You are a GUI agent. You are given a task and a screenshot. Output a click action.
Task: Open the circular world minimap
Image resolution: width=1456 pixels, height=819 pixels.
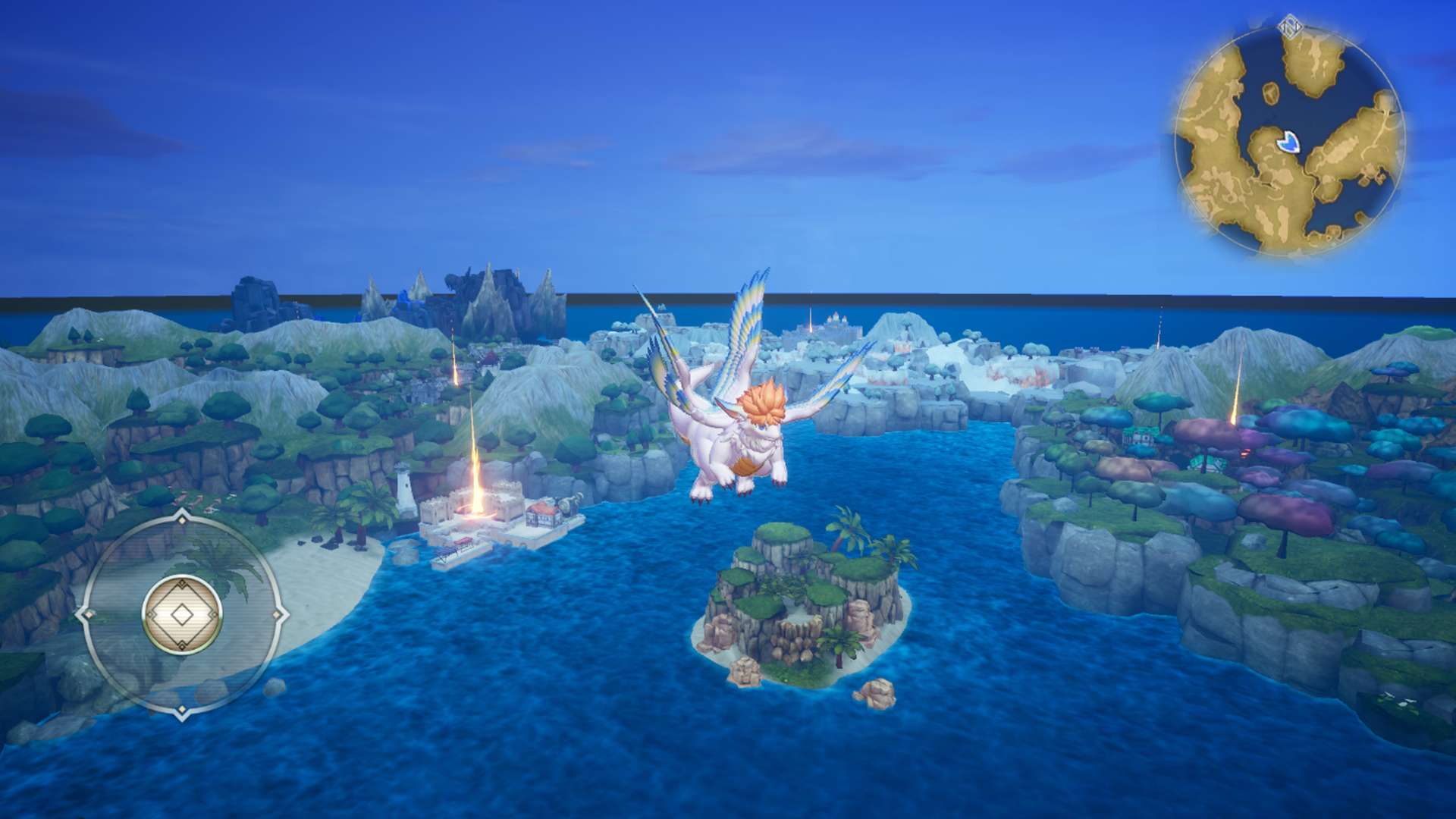click(1289, 140)
